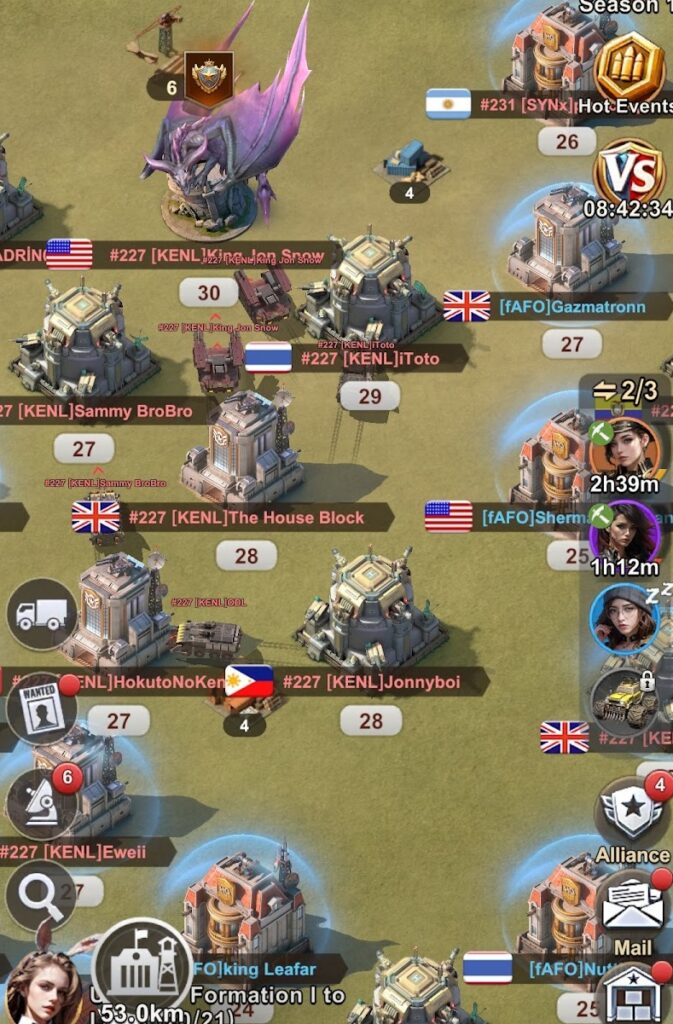This screenshot has height=1024, width=673.
Task: Open the magnifying glass search
Action: pos(41,893)
